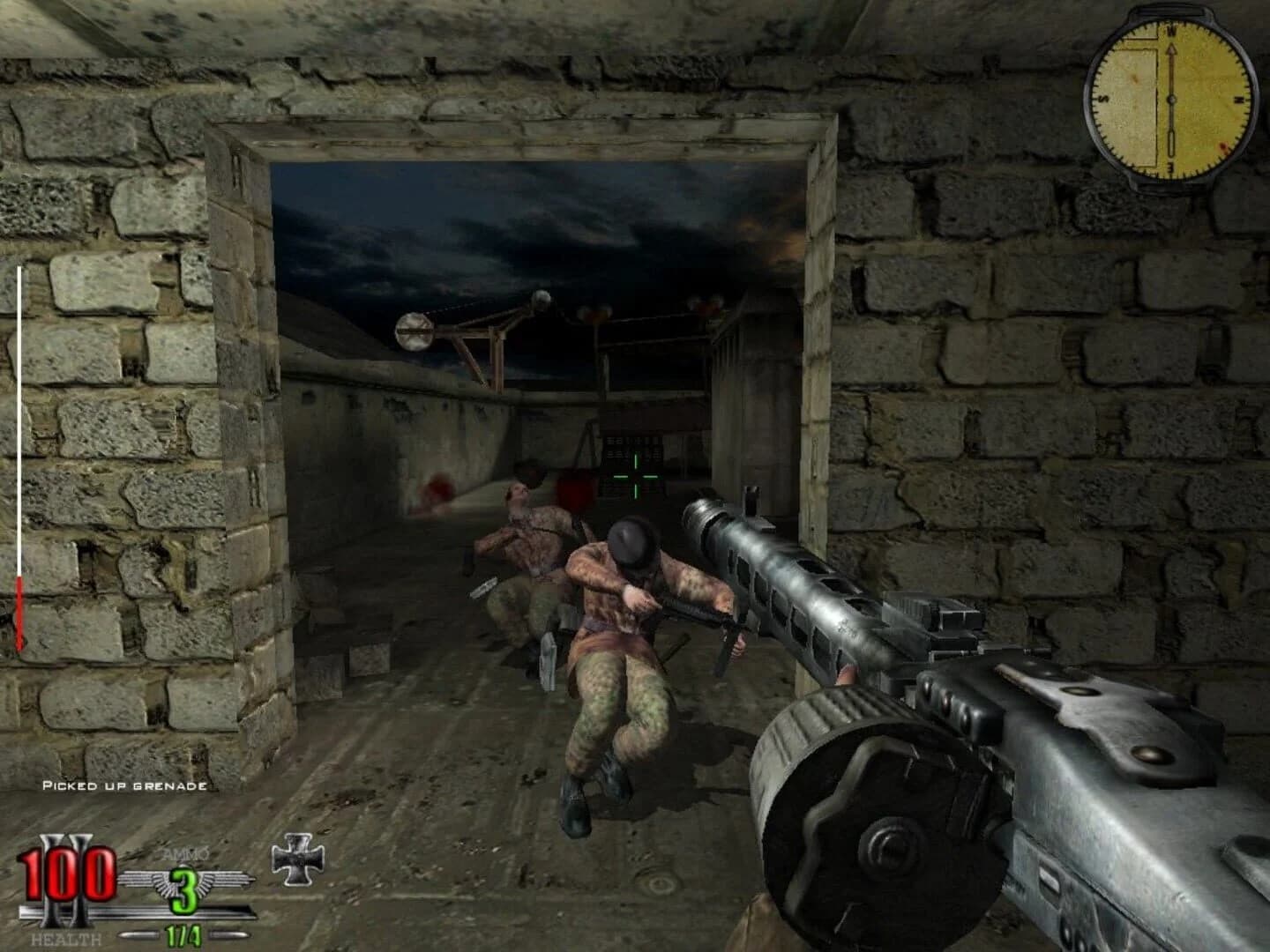1270x952 pixels.
Task: Click the bullet icon beside the 1/4 counter
Action: (138, 934)
